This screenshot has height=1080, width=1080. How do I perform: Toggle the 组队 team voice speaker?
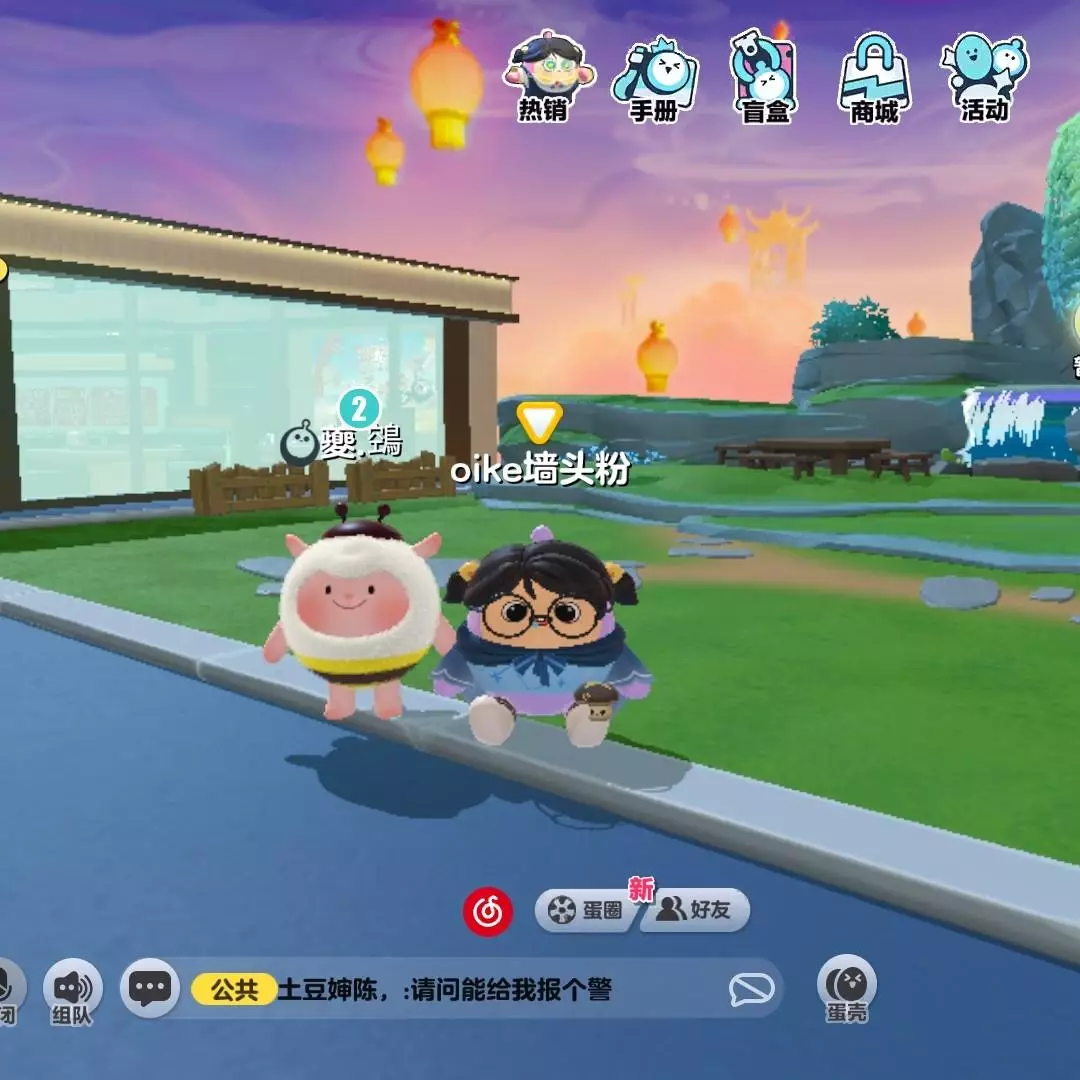click(72, 988)
